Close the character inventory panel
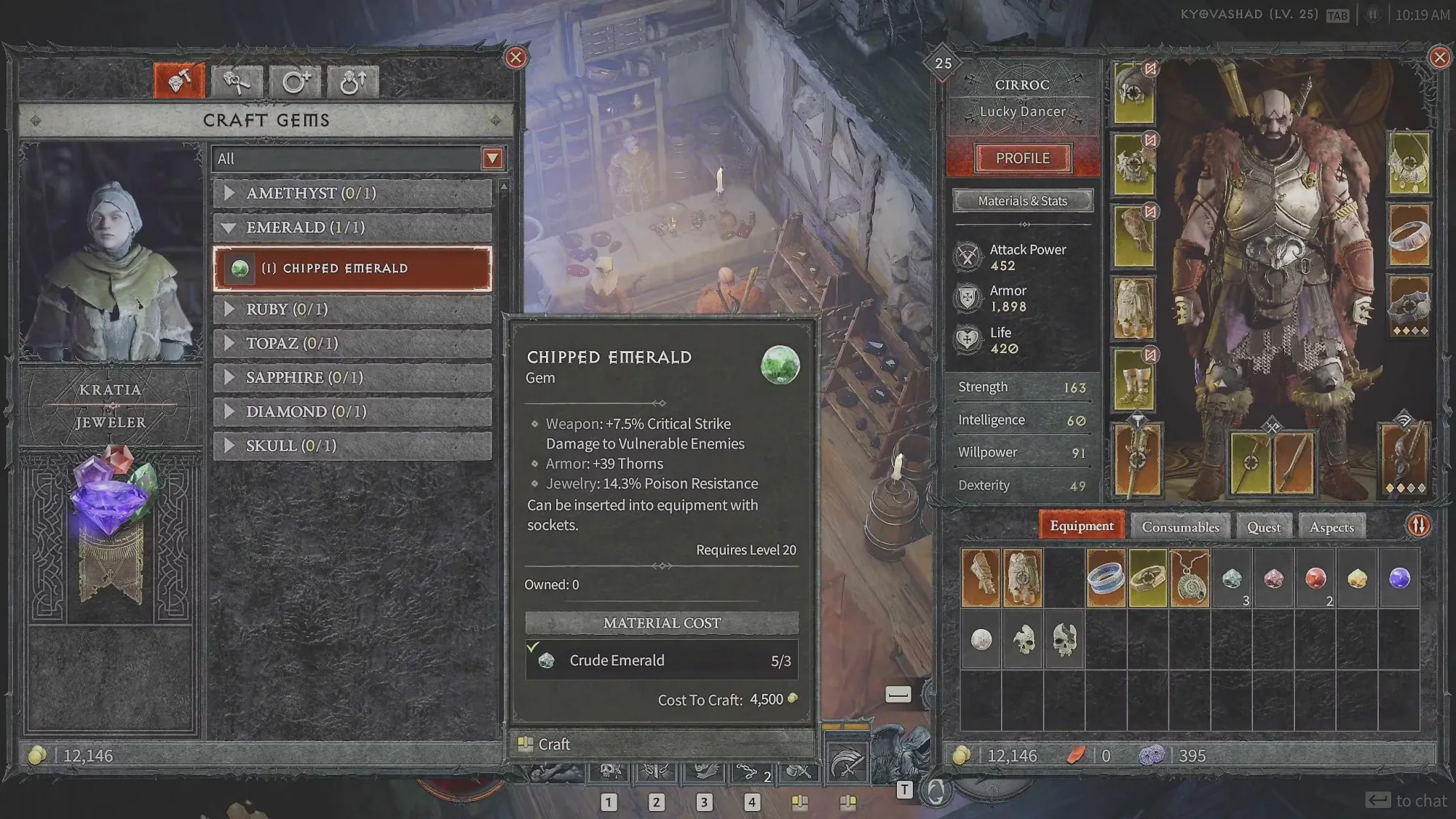This screenshot has width=1456, height=819. (1439, 58)
